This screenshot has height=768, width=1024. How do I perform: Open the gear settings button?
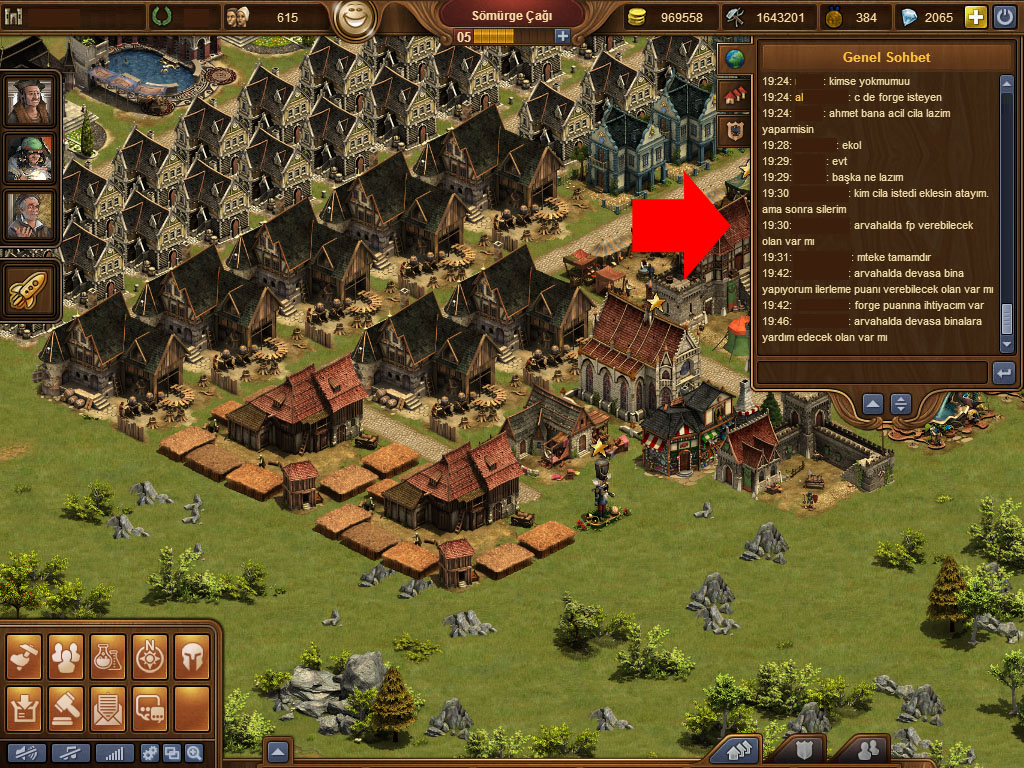point(150,753)
